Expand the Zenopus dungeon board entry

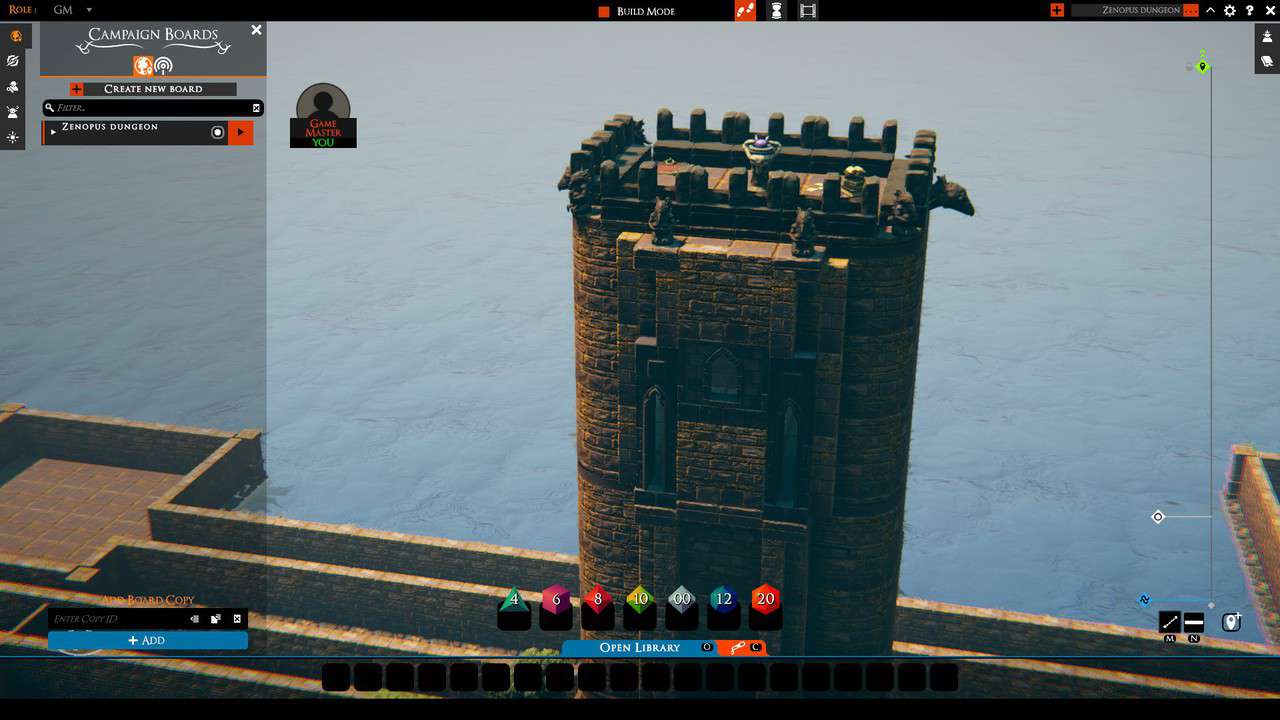coord(53,131)
